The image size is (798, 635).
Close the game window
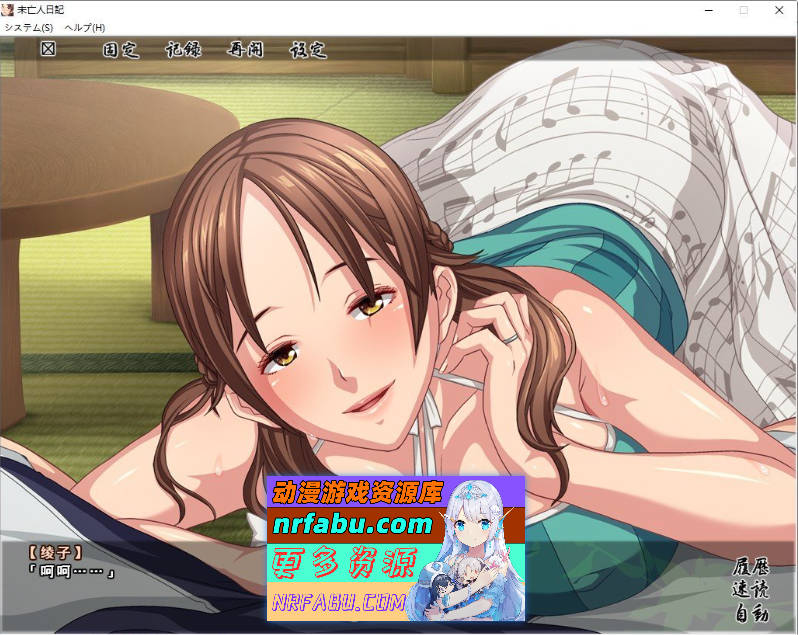[779, 9]
